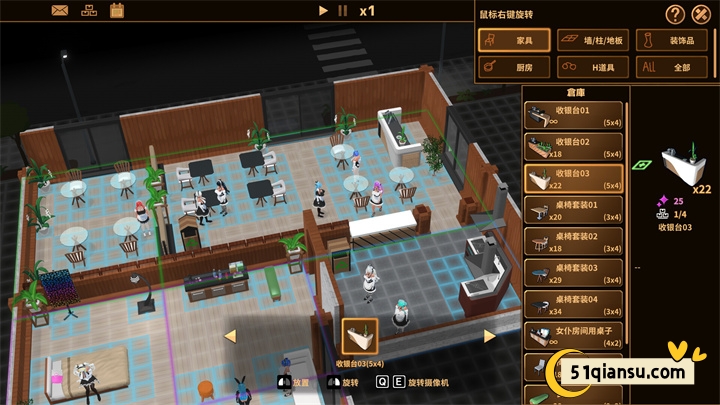This screenshot has height=405, width=720.
Task: Open the stacked boxes storage icon
Action: click(88, 11)
